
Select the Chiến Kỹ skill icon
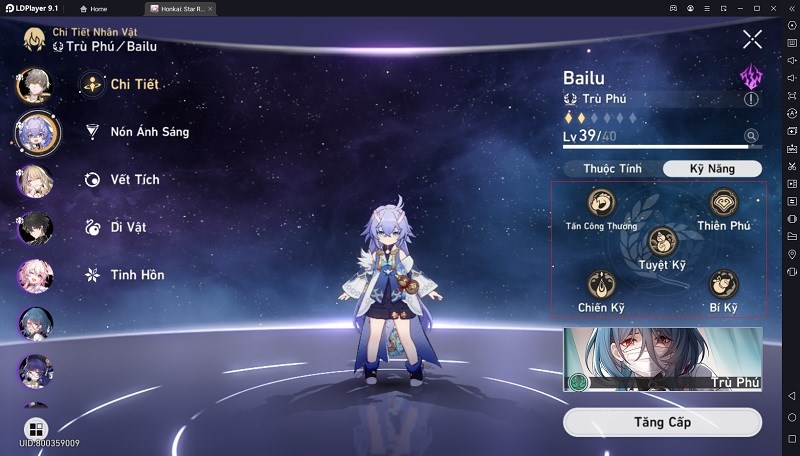tap(601, 285)
